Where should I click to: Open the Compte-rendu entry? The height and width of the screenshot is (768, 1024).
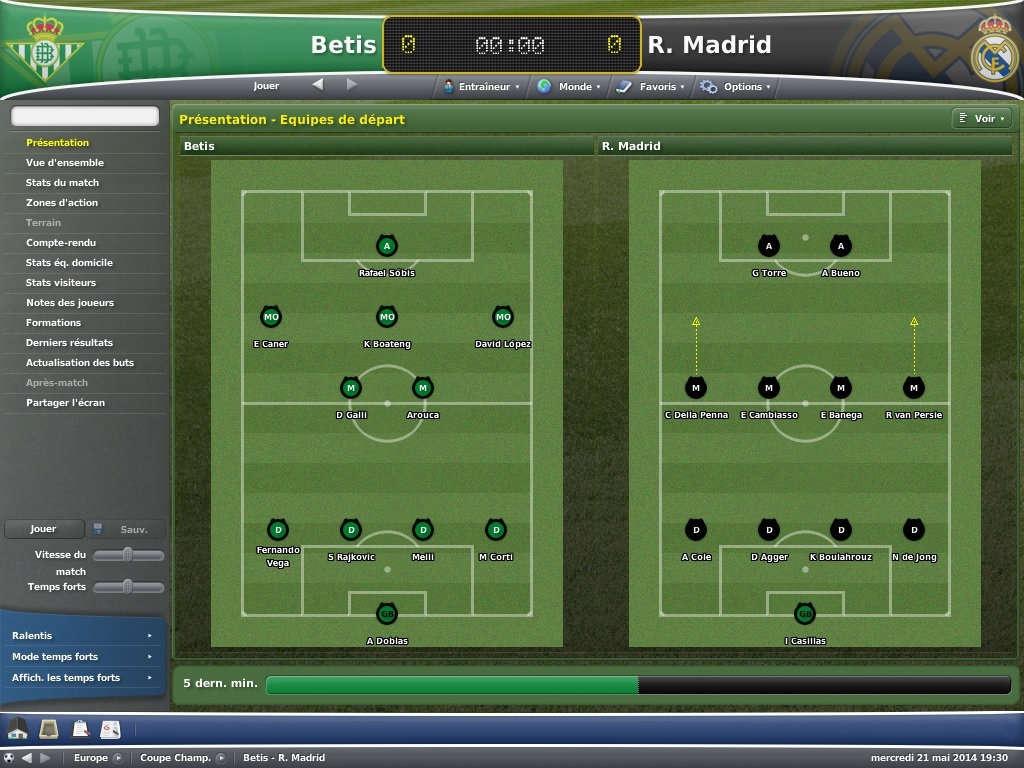coord(61,243)
